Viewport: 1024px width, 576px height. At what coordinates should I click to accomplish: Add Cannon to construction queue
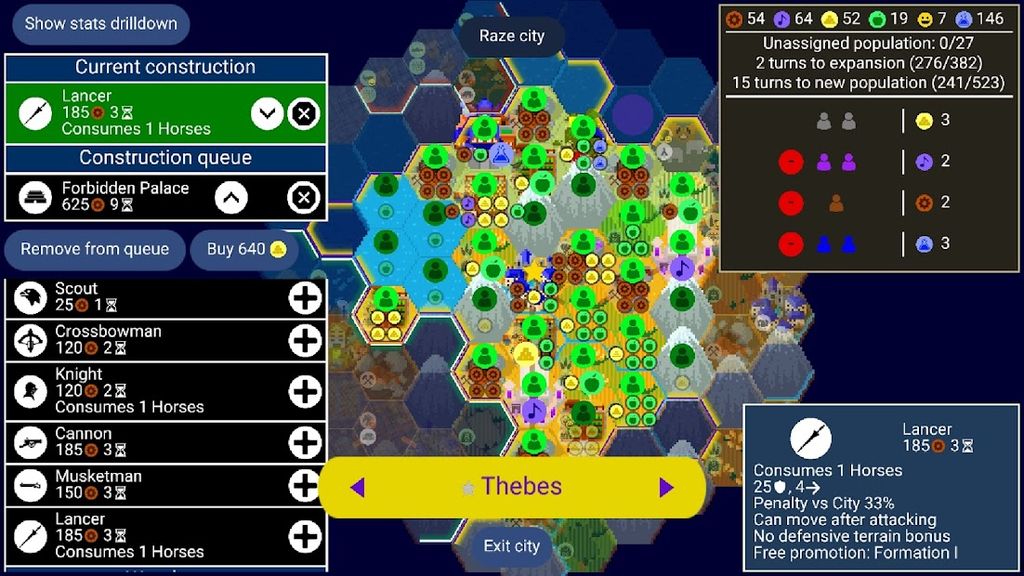304,443
